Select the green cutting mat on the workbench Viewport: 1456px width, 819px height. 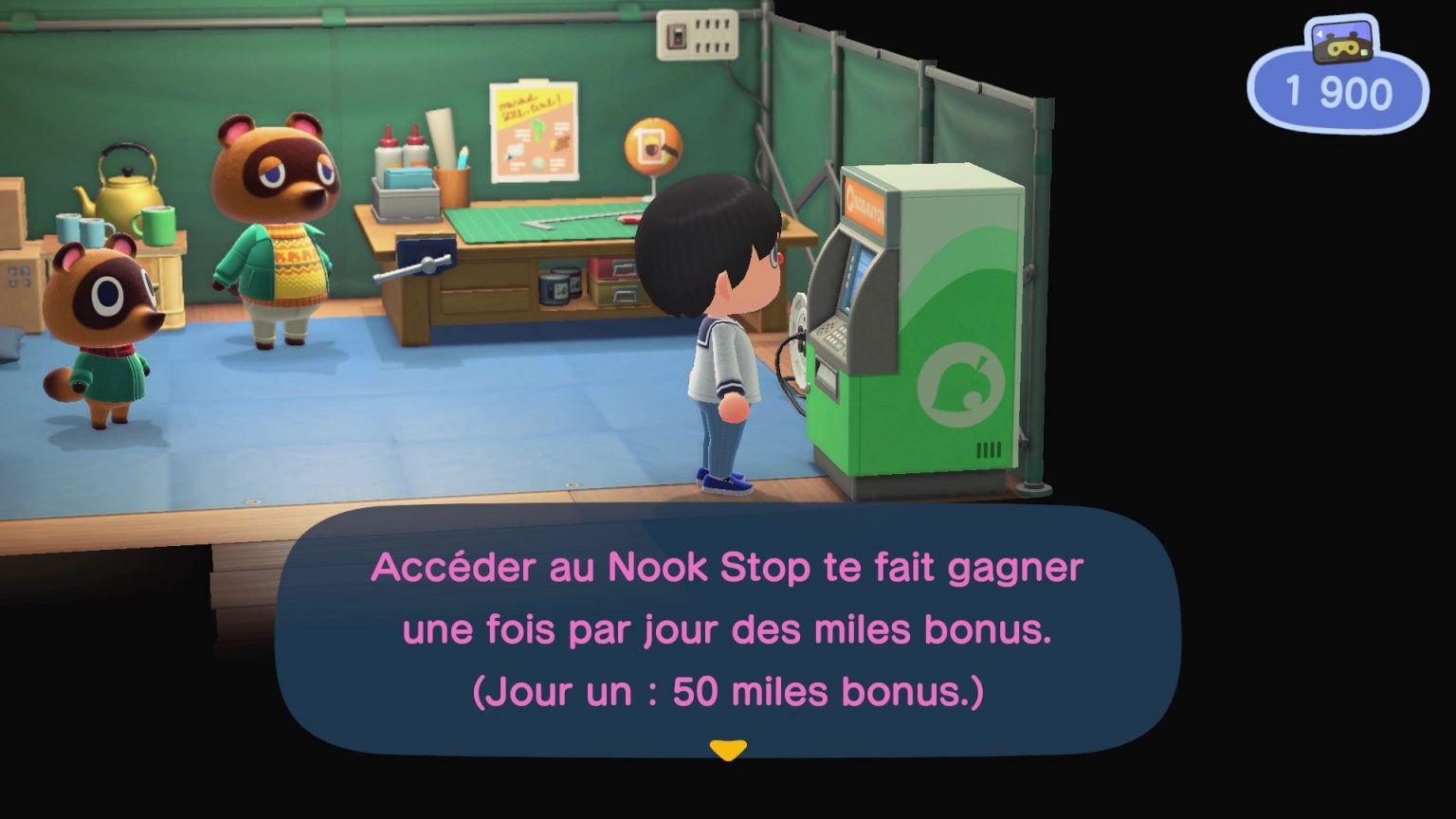[540, 224]
